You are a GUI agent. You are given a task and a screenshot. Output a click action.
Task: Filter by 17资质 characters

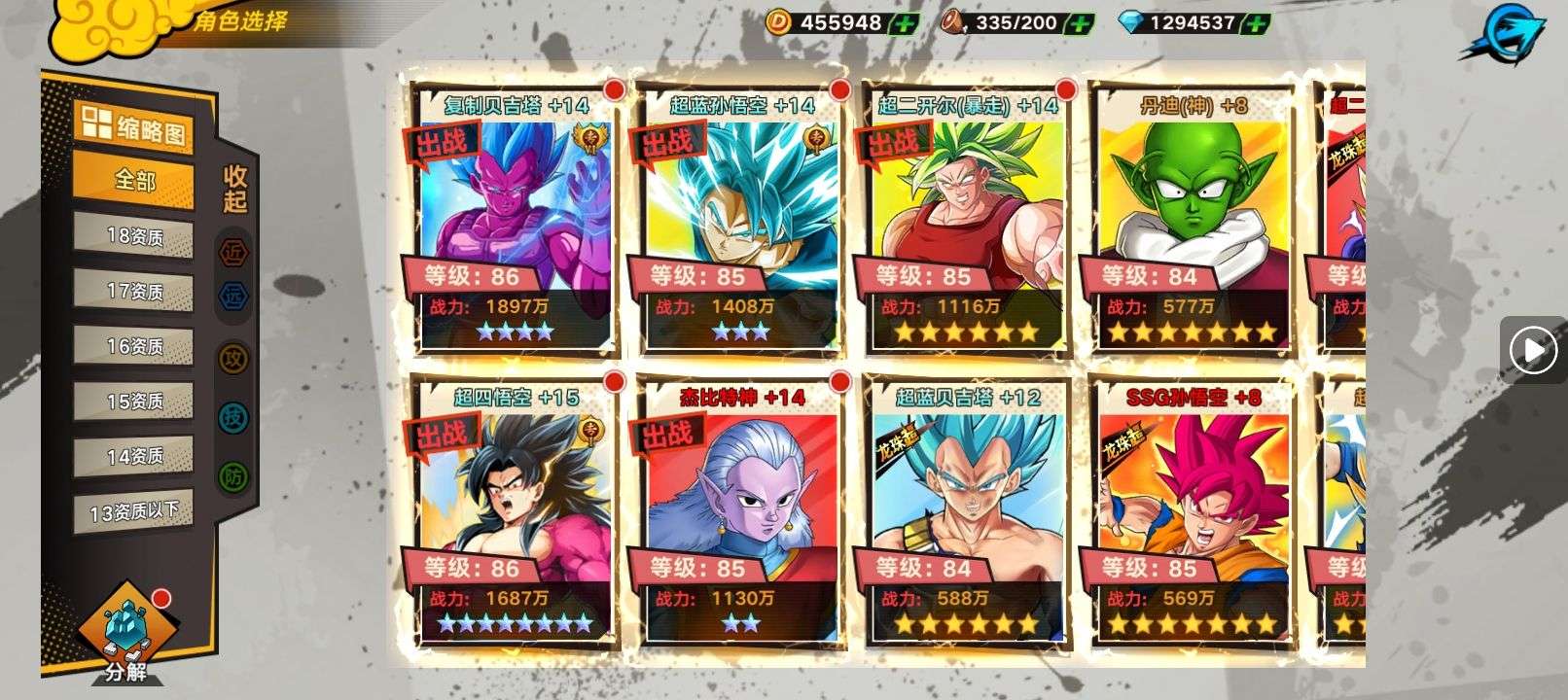coord(133,291)
